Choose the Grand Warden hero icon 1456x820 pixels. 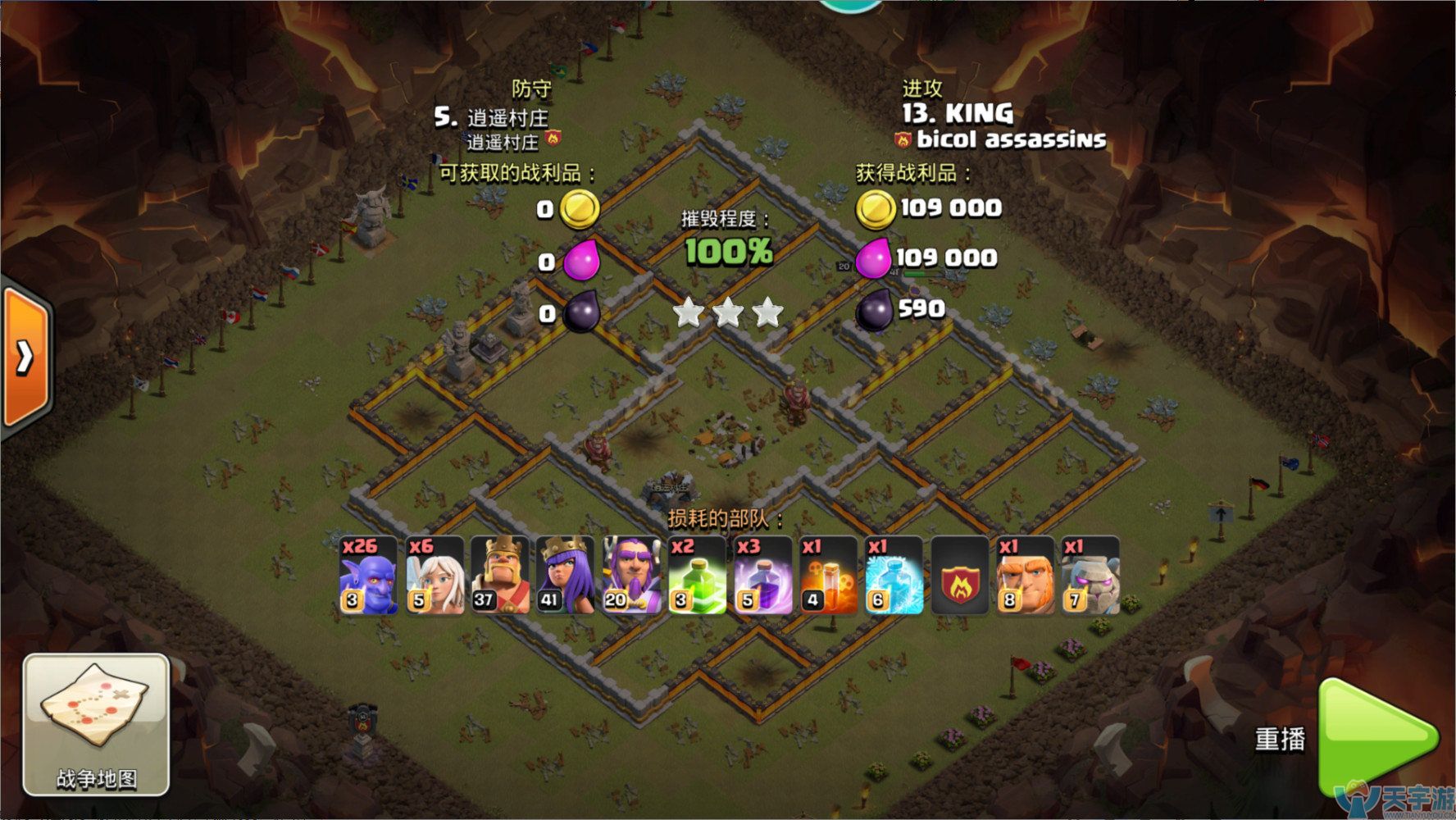[631, 576]
